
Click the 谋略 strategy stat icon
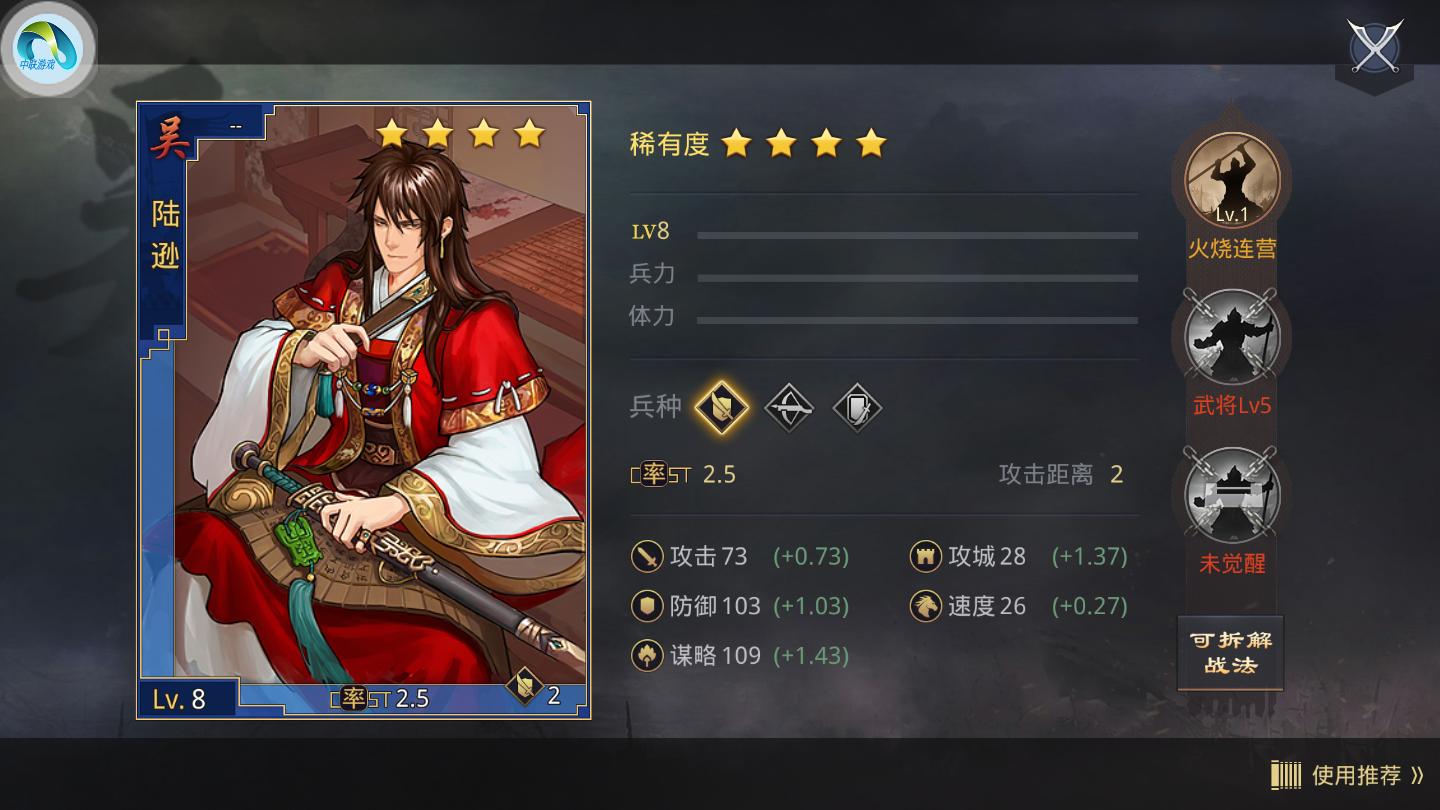click(645, 655)
